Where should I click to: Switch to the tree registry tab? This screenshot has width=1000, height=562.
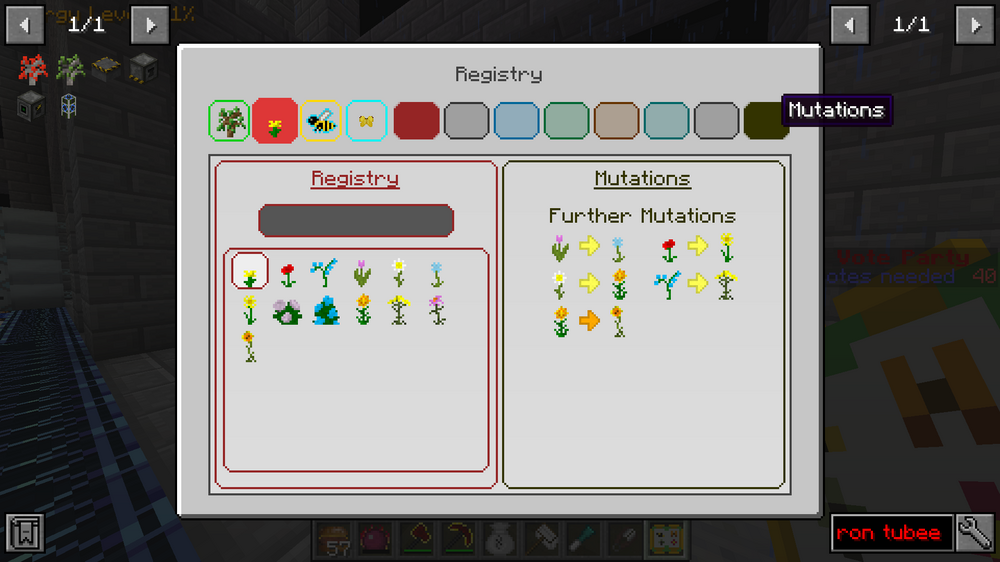pyautogui.click(x=229, y=121)
